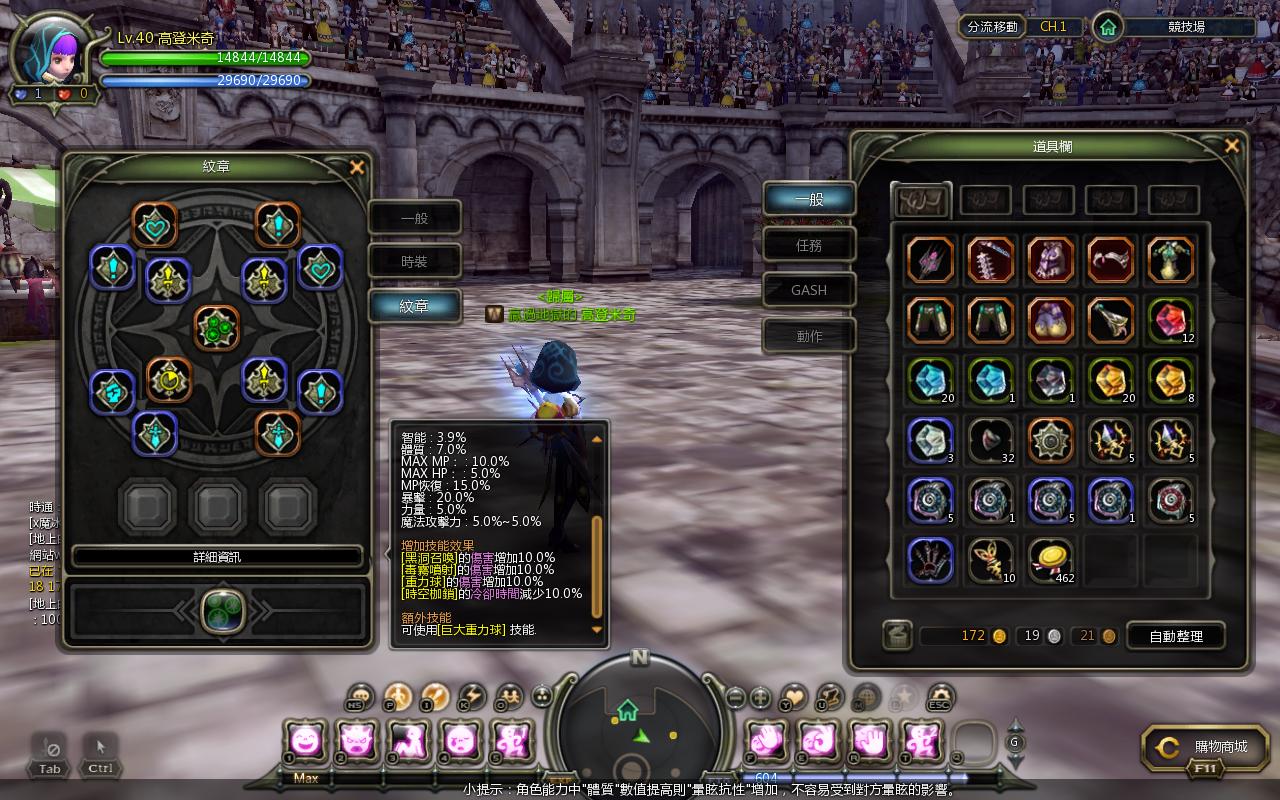Viewport: 1280px width, 800px height.
Task: Select the purple armor item in inventory
Action: [1051, 260]
